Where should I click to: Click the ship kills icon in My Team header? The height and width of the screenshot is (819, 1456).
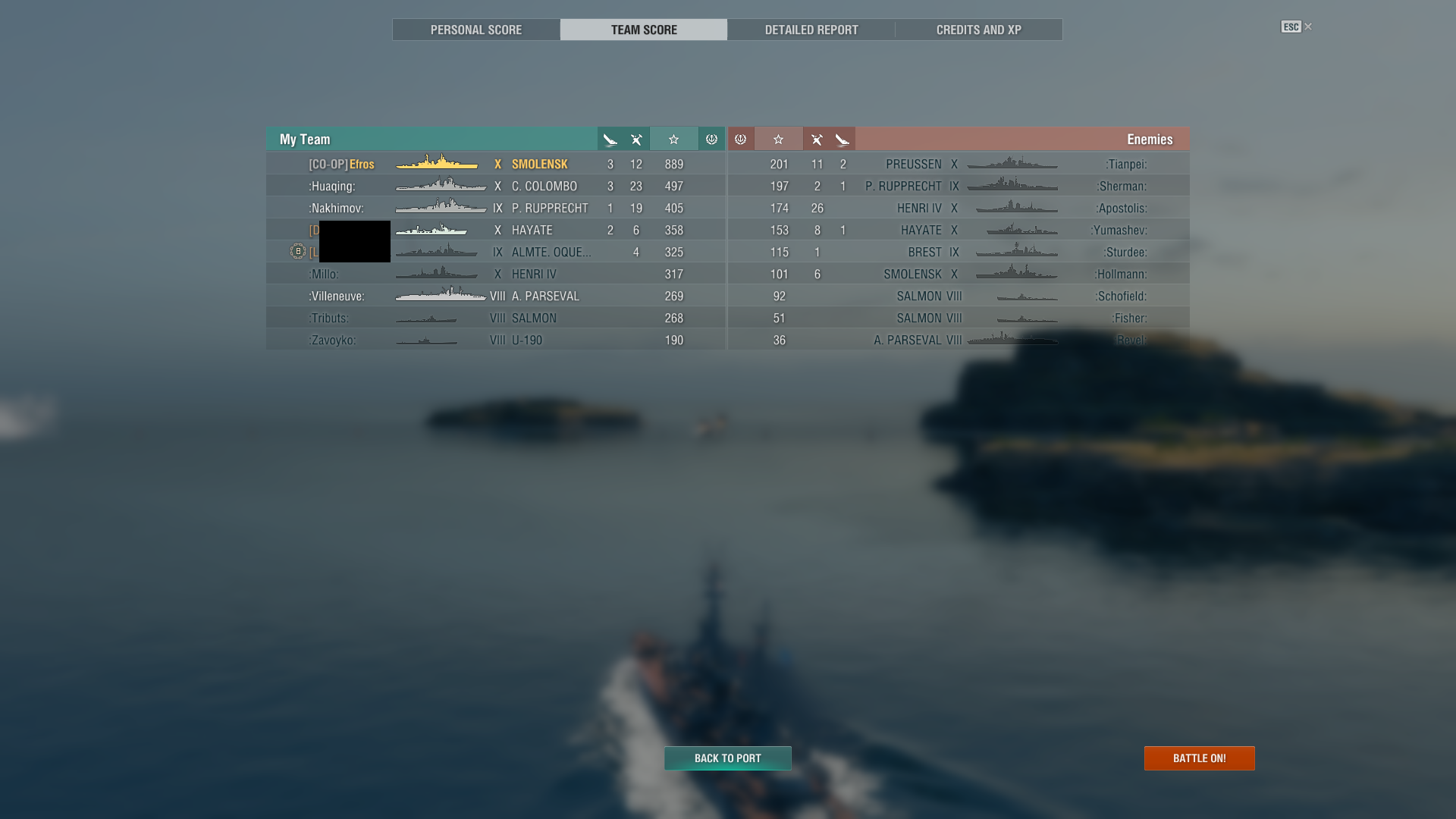610,139
